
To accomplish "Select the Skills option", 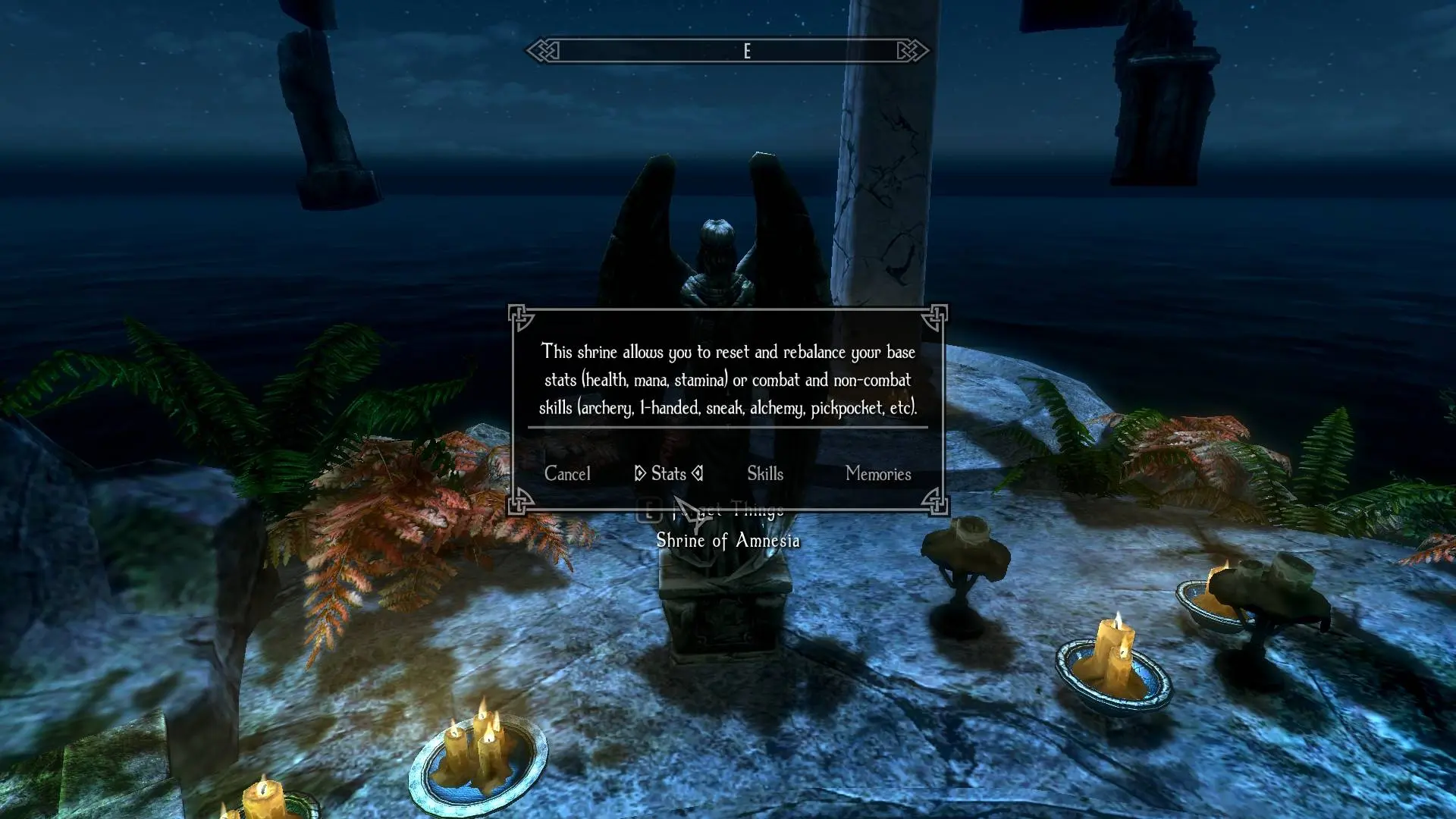I will (x=764, y=474).
